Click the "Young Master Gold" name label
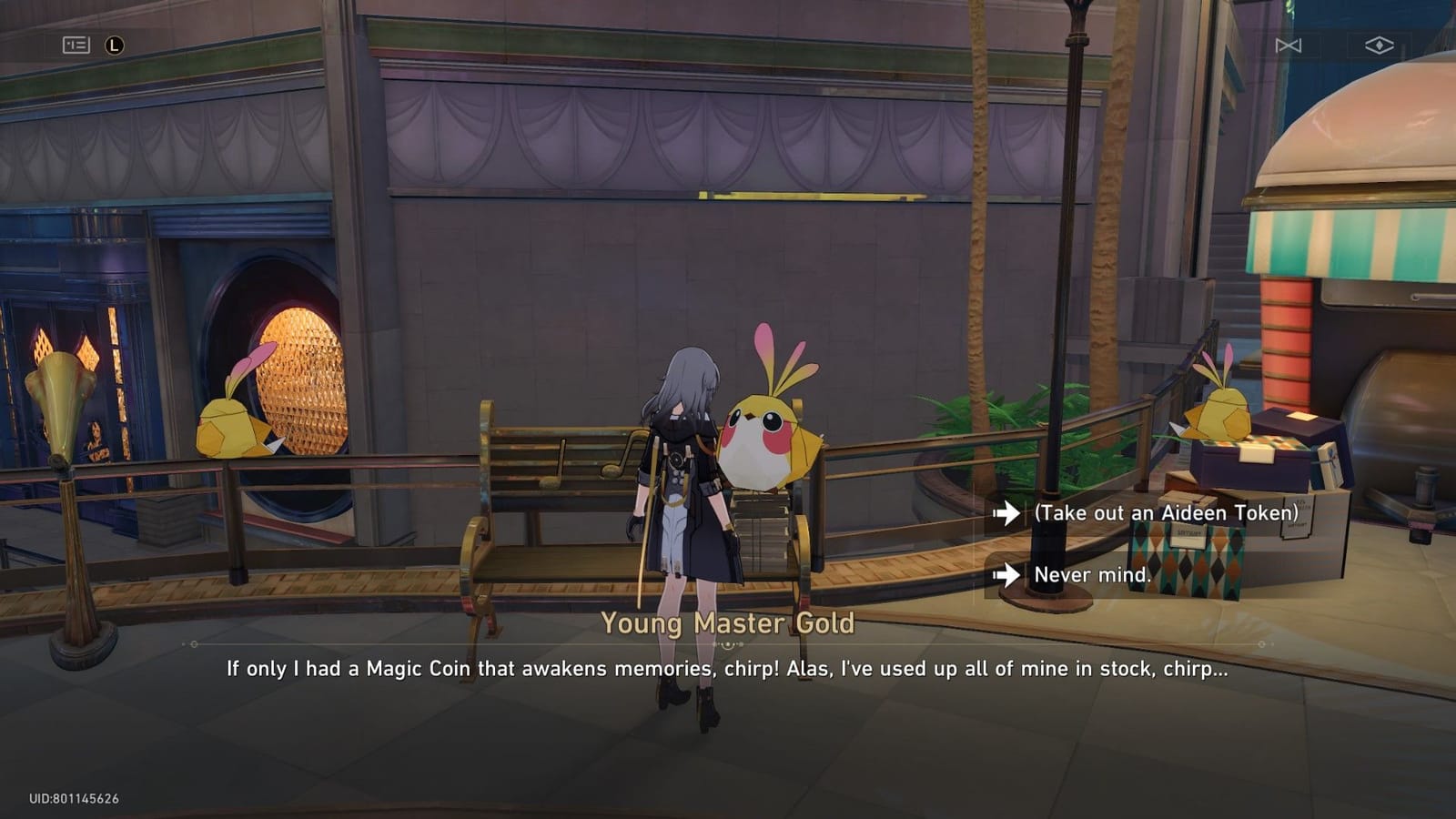The height and width of the screenshot is (819, 1456). point(728,623)
